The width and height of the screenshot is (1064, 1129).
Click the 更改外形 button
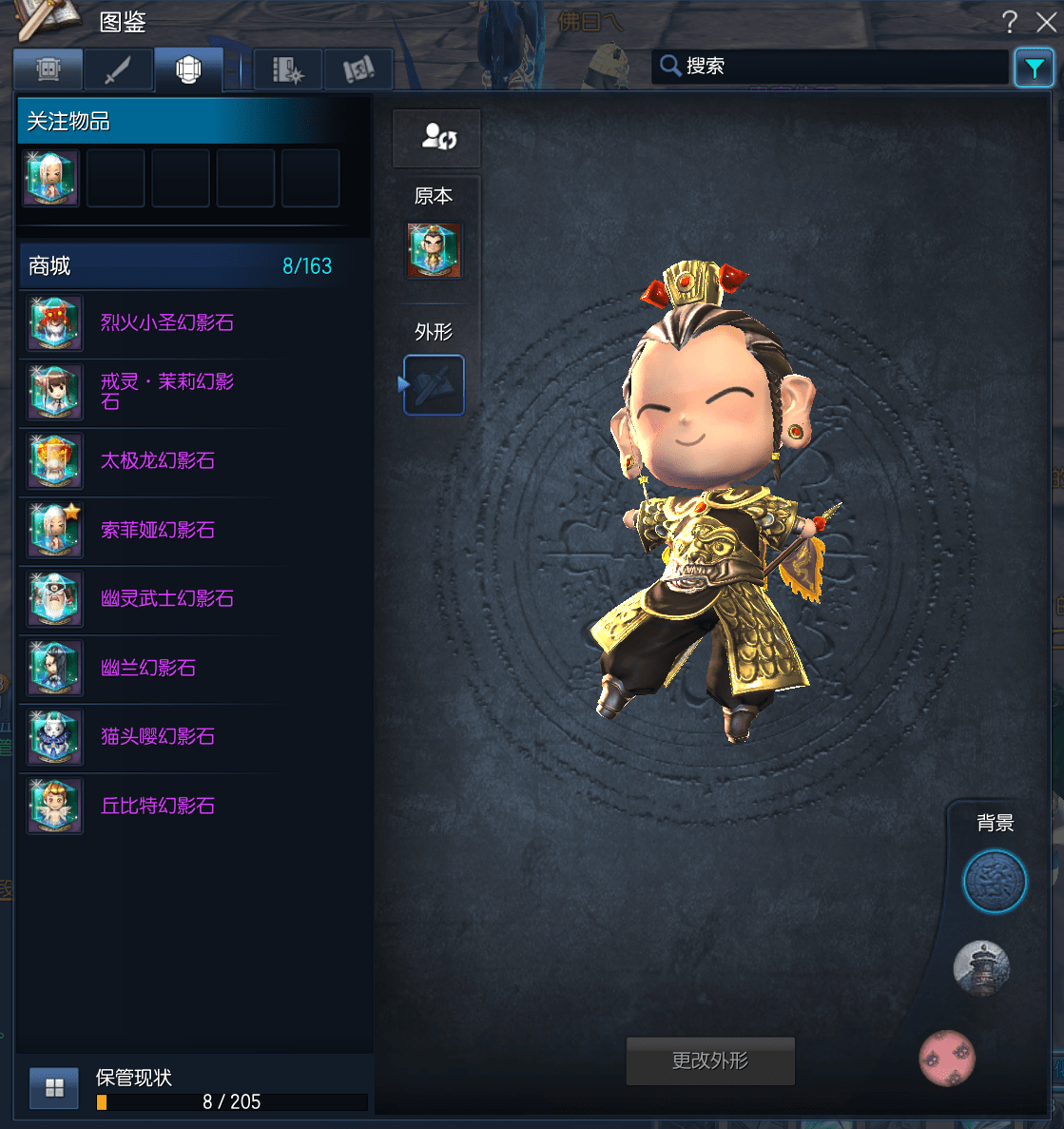[710, 1061]
